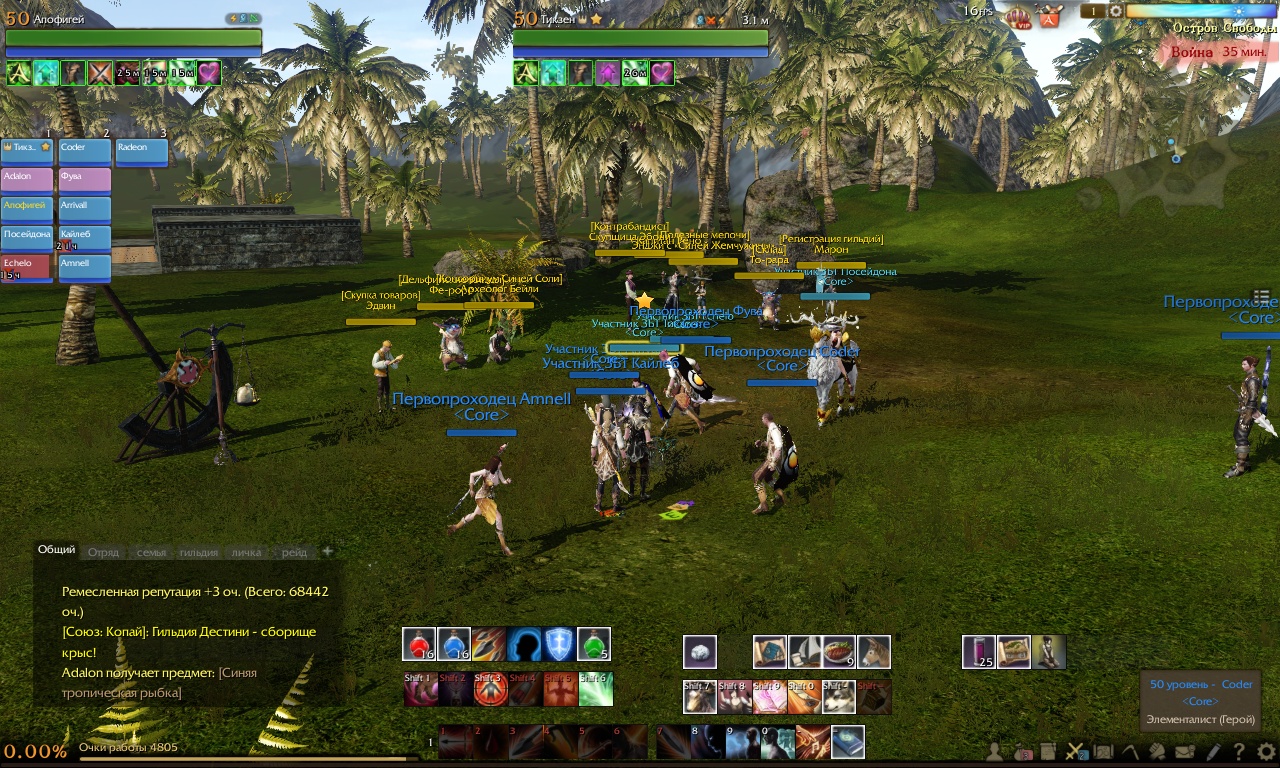Open the гильдия chat tab
This screenshot has height=768, width=1280.
tap(199, 552)
